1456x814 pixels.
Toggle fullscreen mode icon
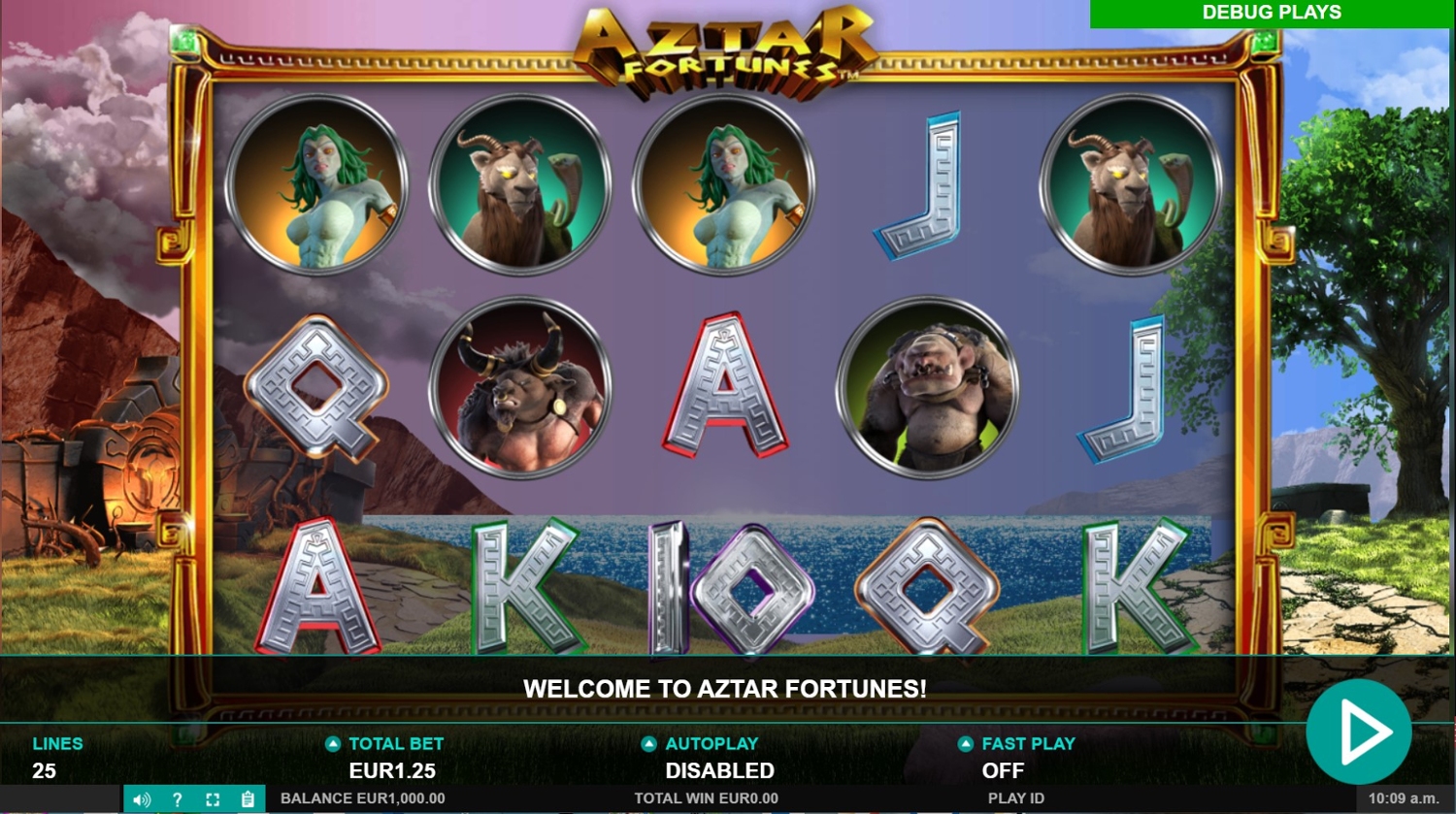coord(213,799)
